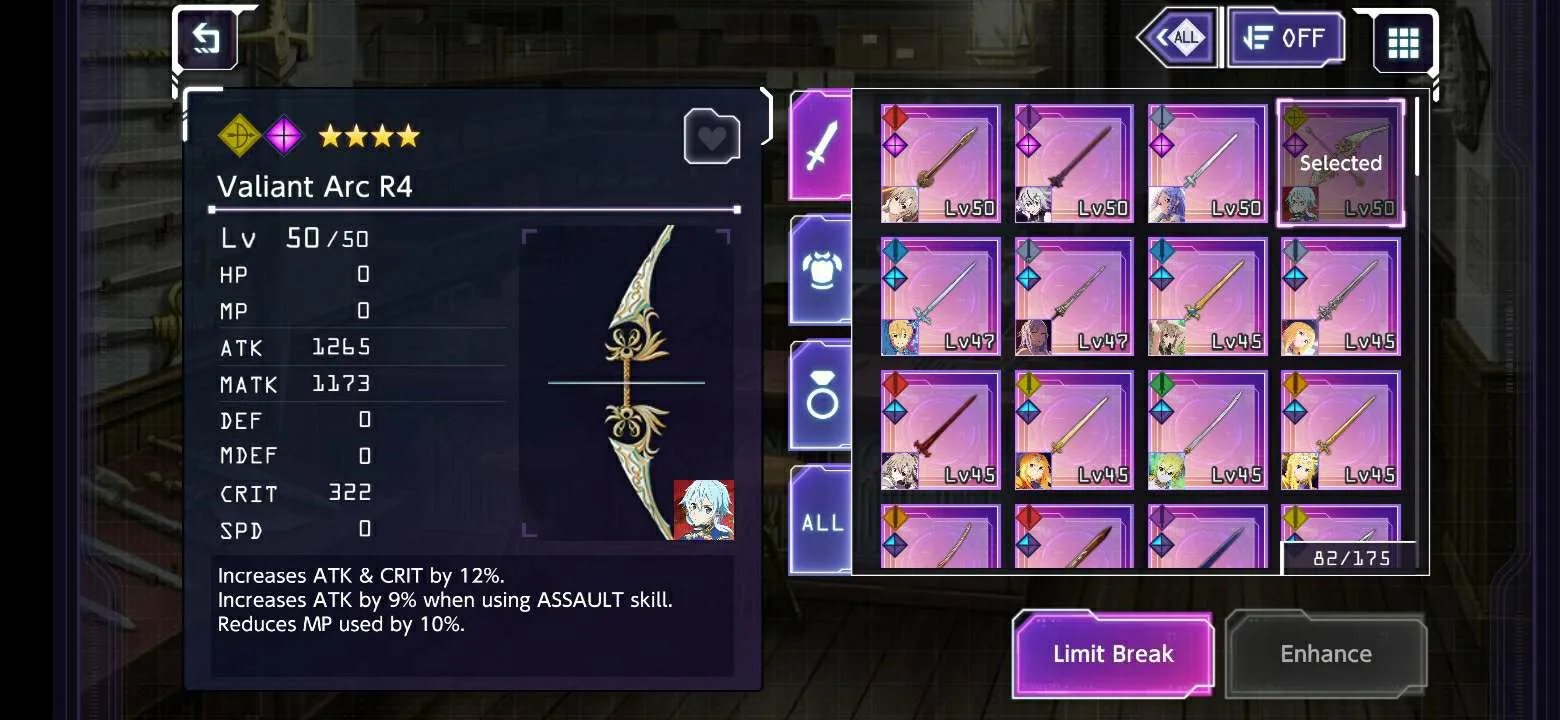Tap the Limit Break button
The height and width of the screenshot is (720, 1560).
[x=1112, y=654]
